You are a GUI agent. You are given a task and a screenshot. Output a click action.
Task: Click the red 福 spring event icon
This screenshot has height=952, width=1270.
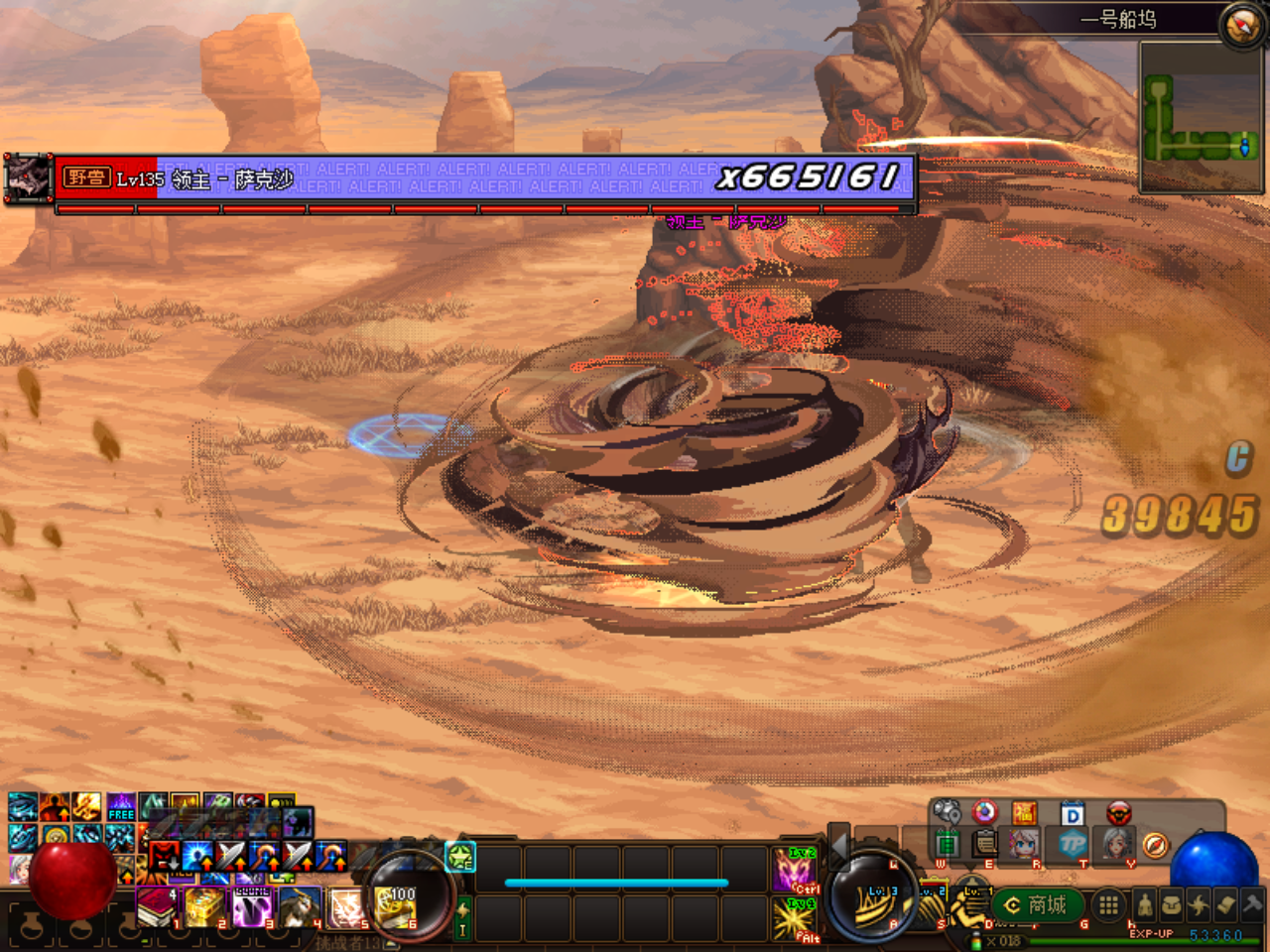click(1024, 811)
